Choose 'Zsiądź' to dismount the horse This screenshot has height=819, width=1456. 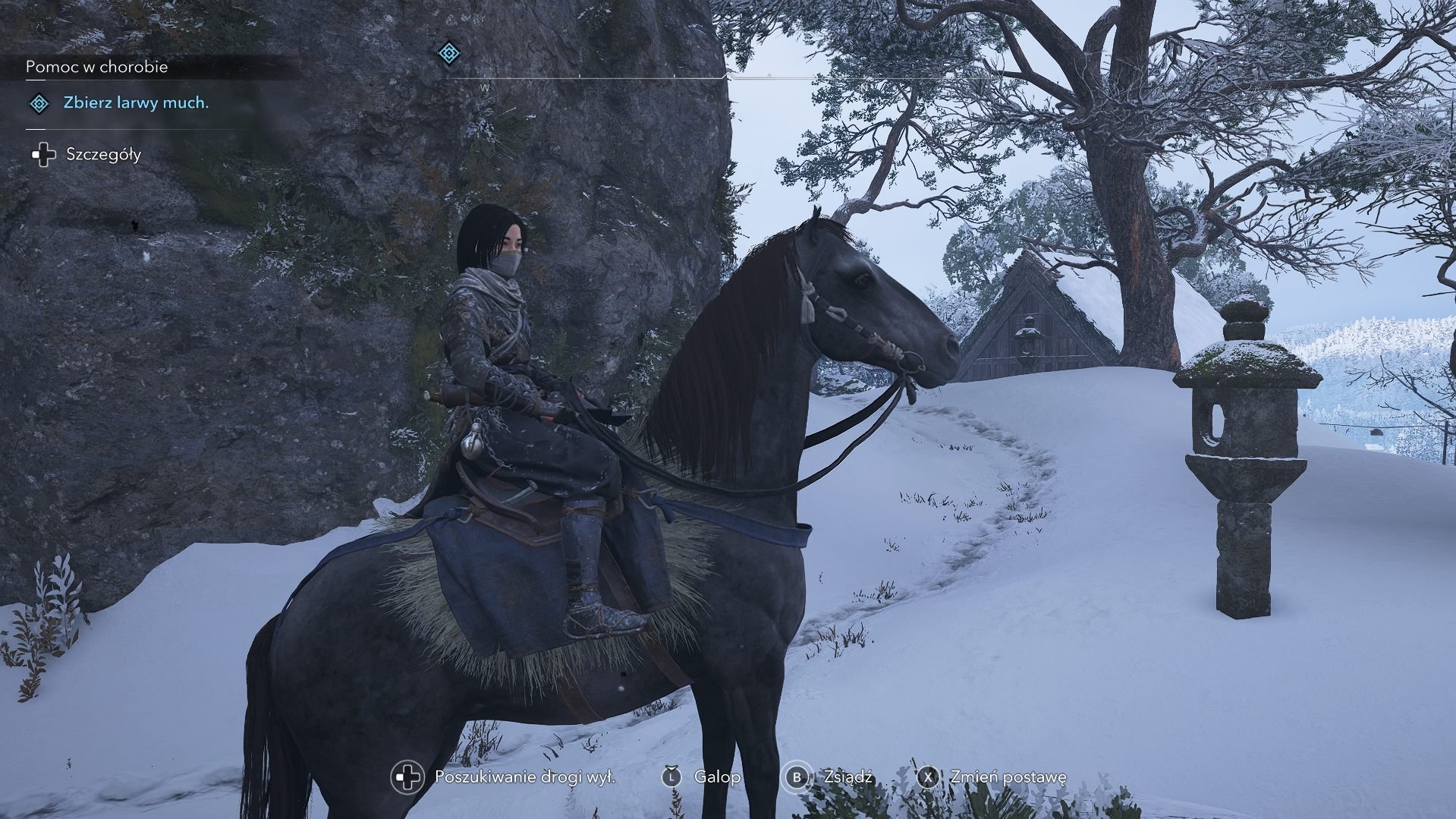pos(847,777)
